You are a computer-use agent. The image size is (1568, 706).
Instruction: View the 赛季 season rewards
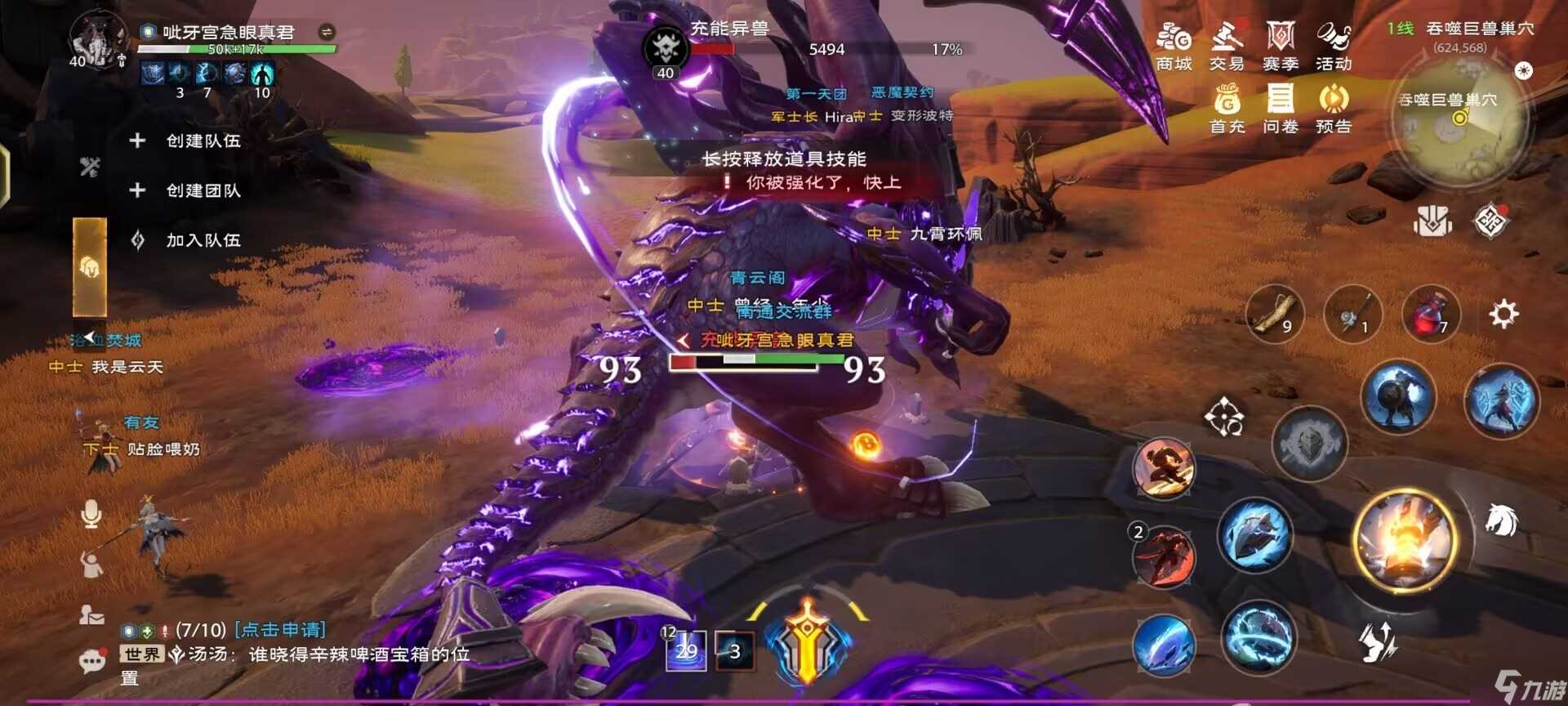(x=1281, y=45)
